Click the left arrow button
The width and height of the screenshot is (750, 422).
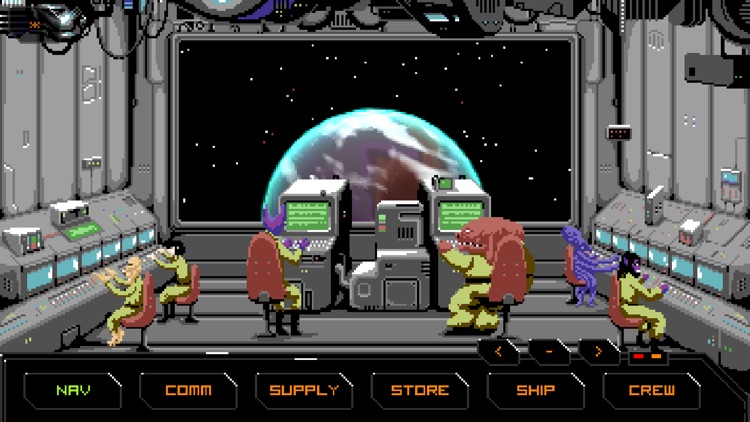click(499, 352)
